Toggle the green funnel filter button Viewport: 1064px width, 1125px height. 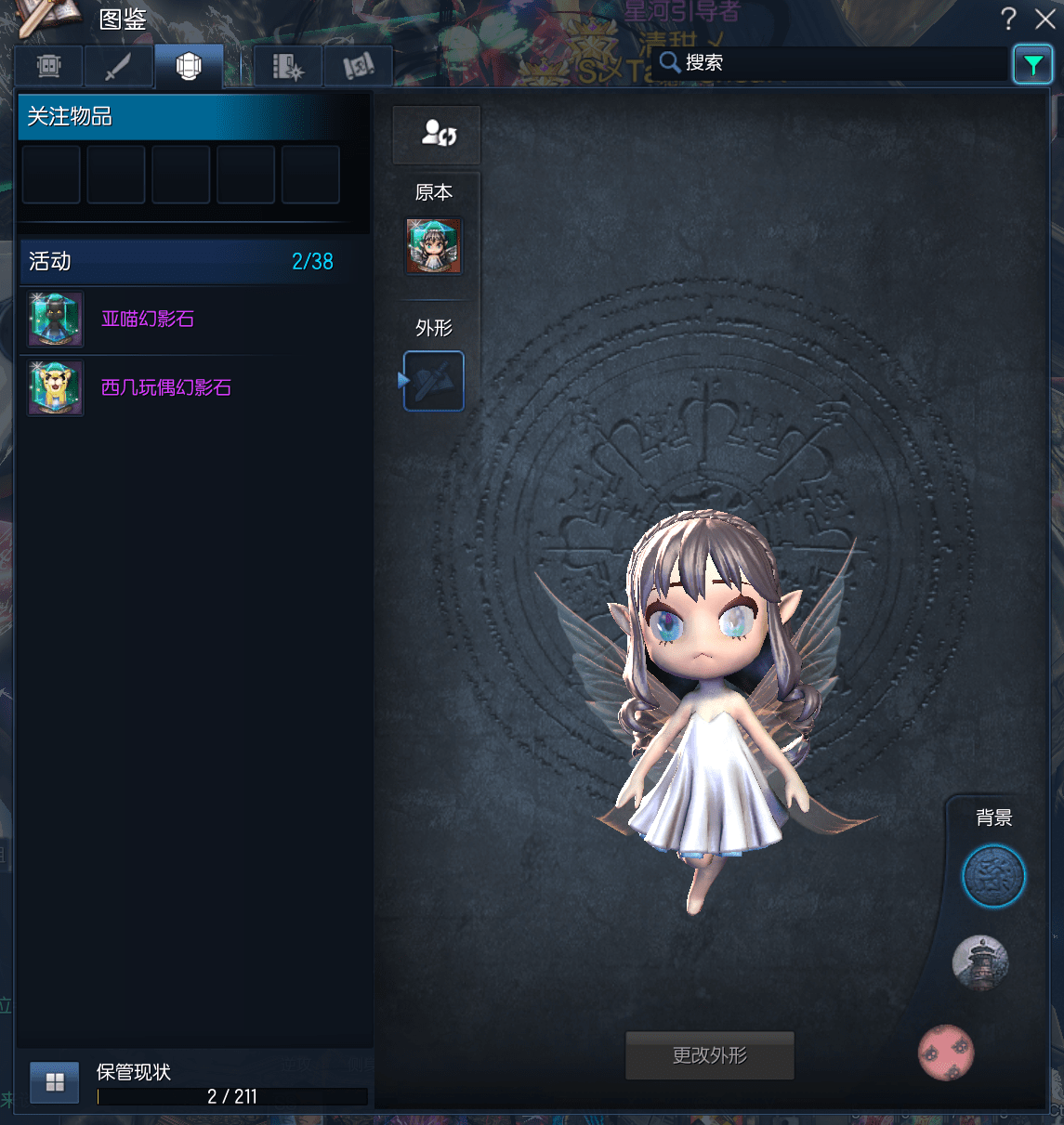point(1032,65)
